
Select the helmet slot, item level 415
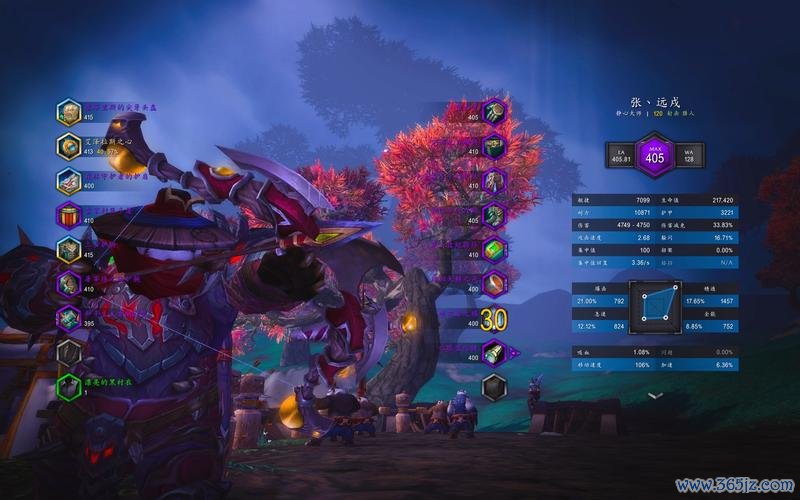(69, 112)
